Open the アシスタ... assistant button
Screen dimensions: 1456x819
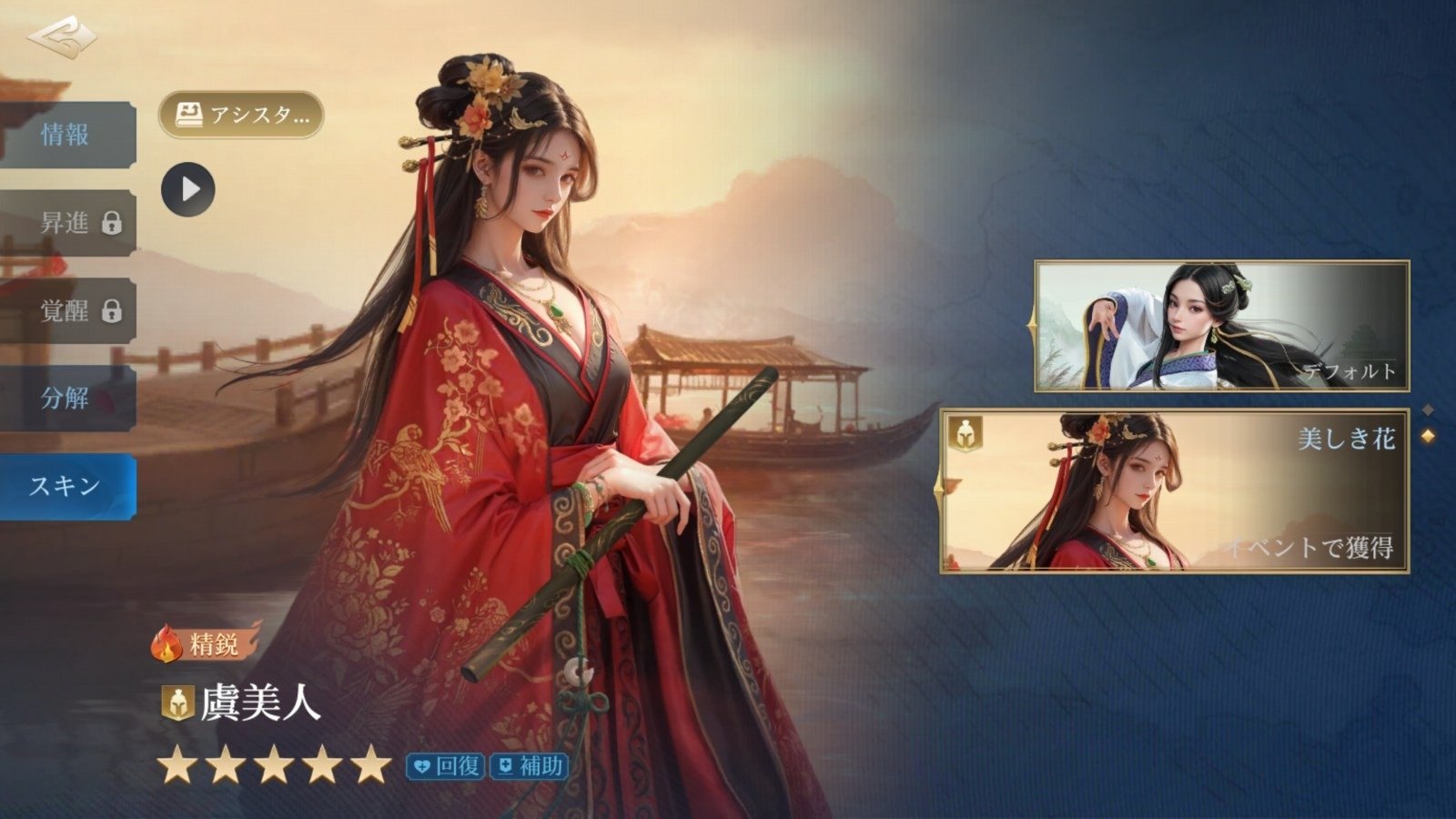tap(241, 115)
